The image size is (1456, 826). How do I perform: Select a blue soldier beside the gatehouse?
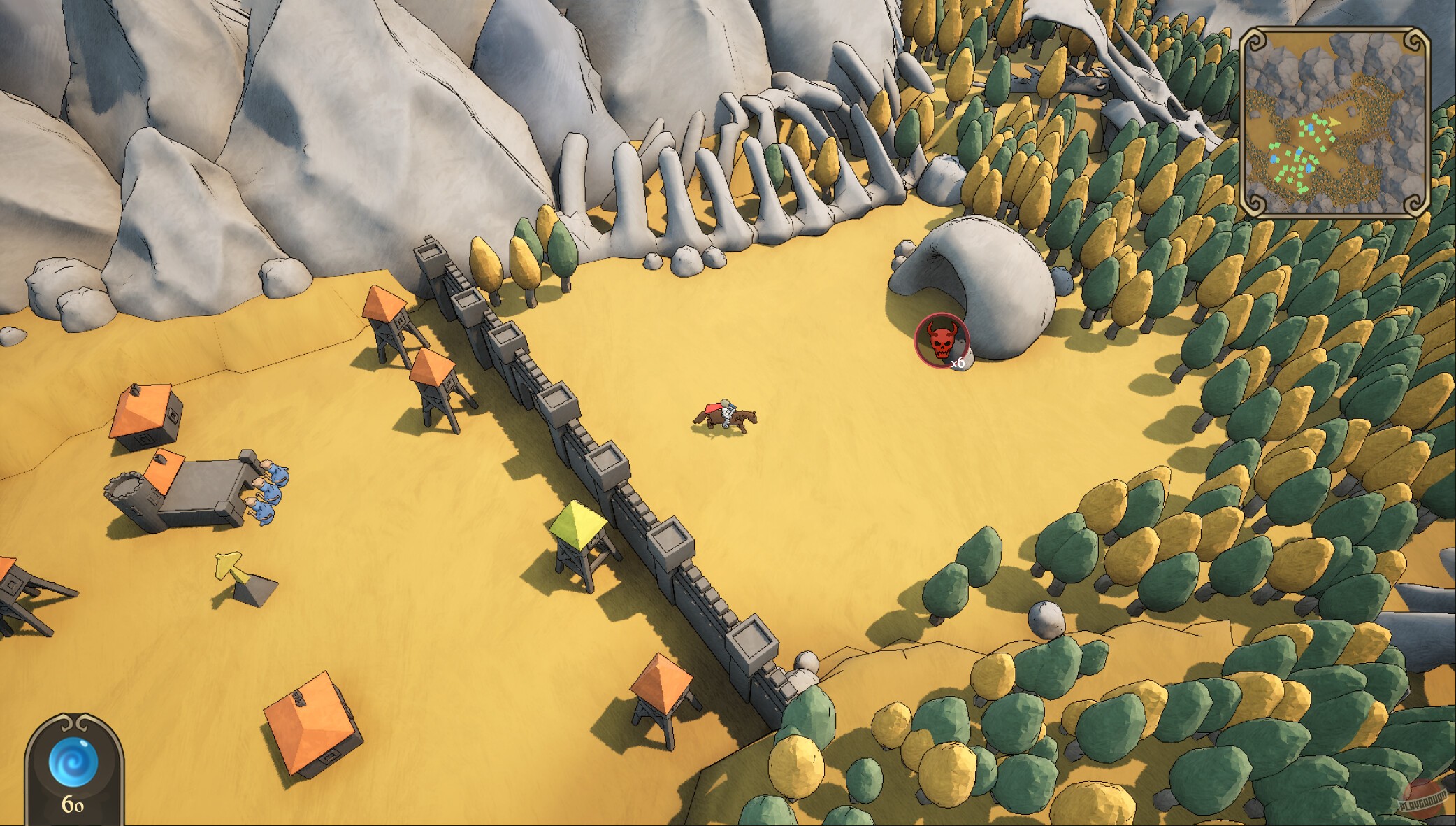point(269,490)
